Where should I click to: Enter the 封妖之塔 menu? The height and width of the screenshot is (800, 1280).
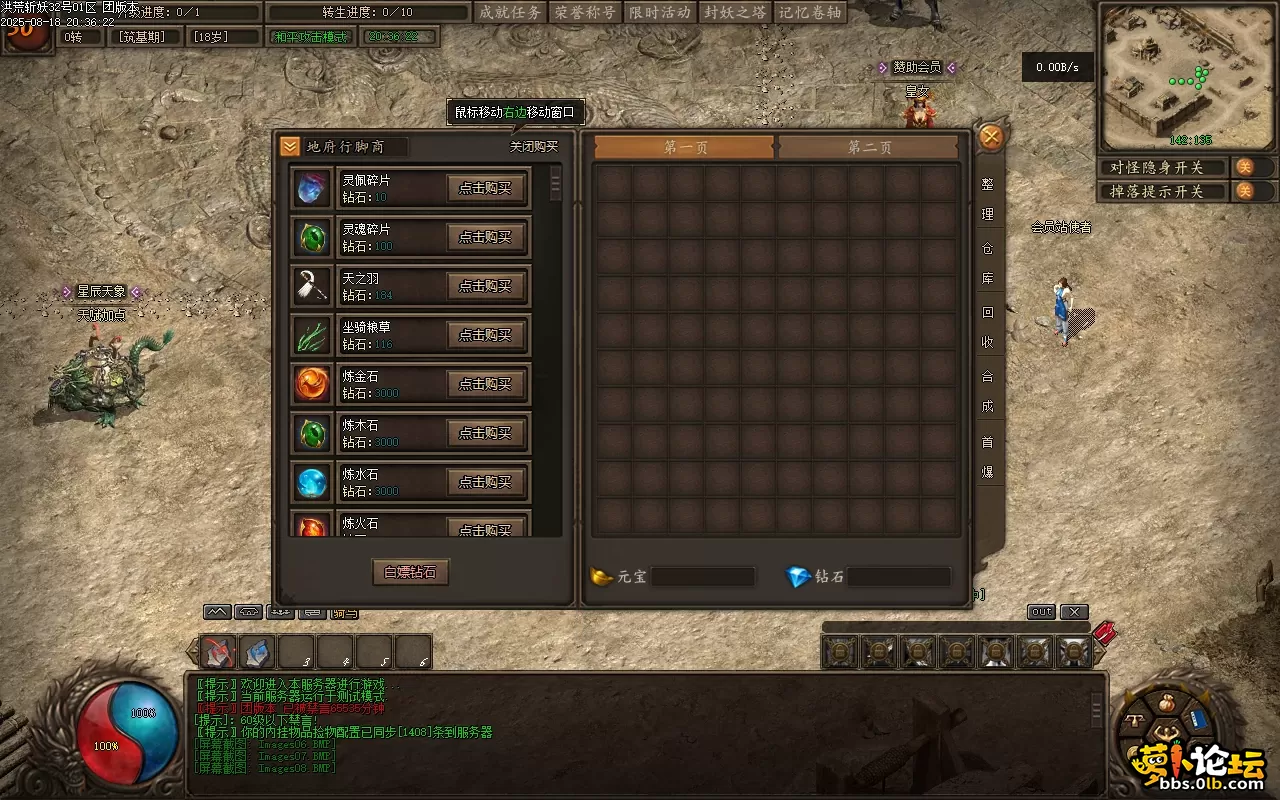coord(735,12)
